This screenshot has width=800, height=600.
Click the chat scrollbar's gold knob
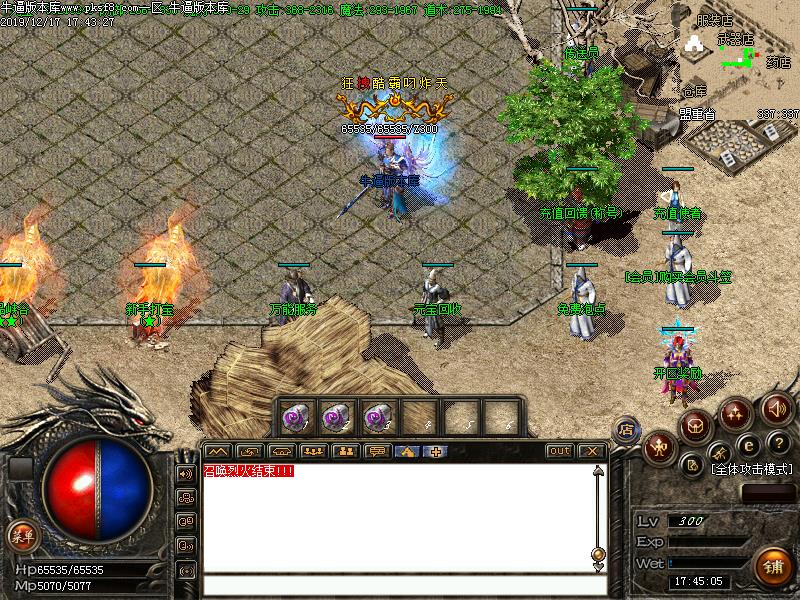(x=598, y=553)
